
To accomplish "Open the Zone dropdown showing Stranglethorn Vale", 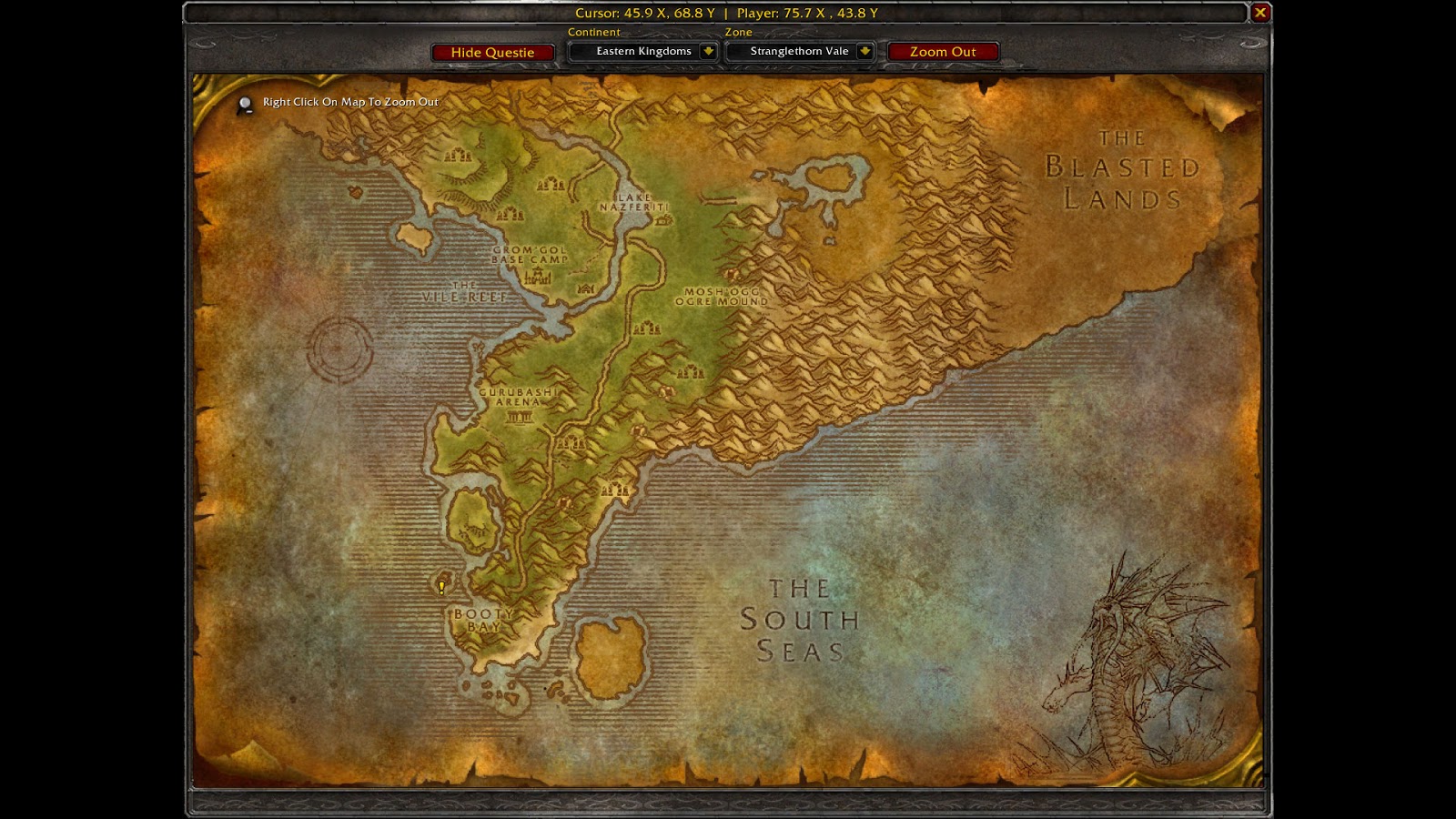I will (x=801, y=52).
